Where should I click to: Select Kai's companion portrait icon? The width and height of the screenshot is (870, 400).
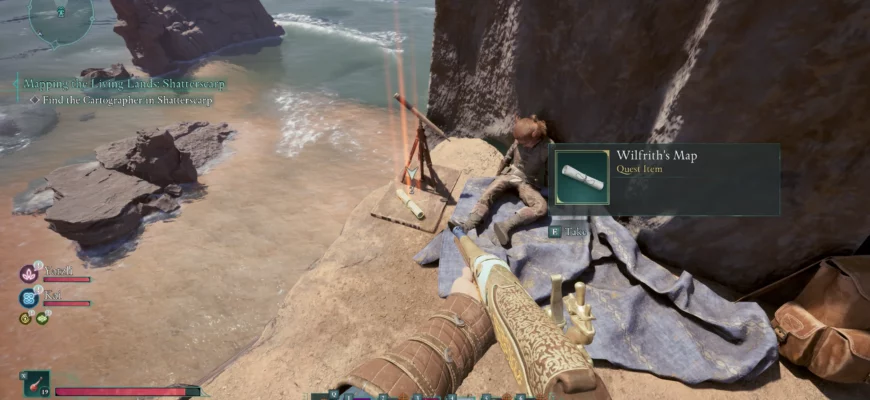point(28,297)
